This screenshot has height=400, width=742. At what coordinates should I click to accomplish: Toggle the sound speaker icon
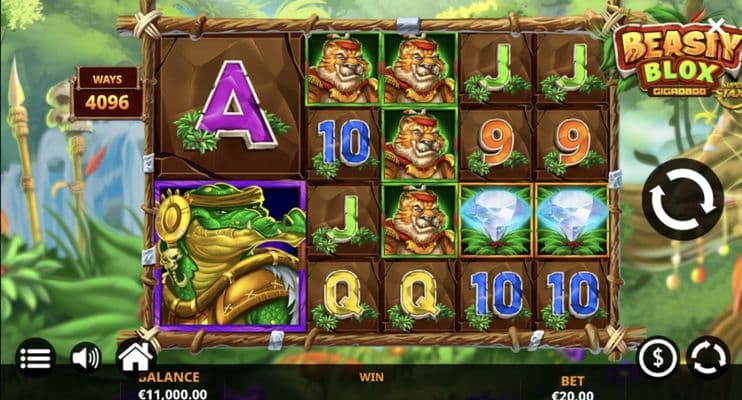[85, 357]
